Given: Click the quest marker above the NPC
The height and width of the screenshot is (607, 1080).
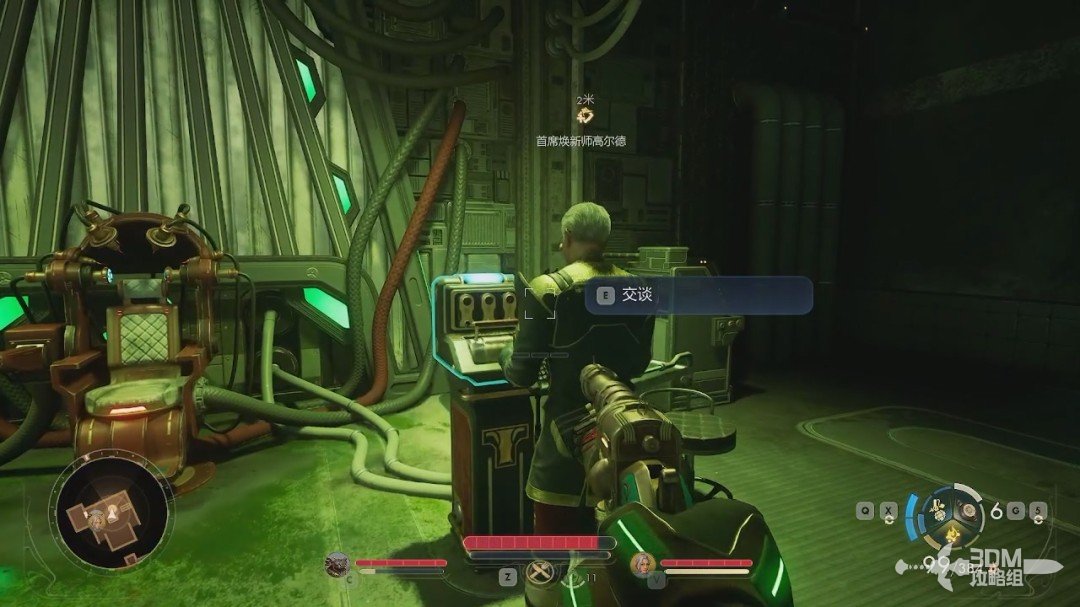Looking at the screenshot, I should pyautogui.click(x=585, y=117).
